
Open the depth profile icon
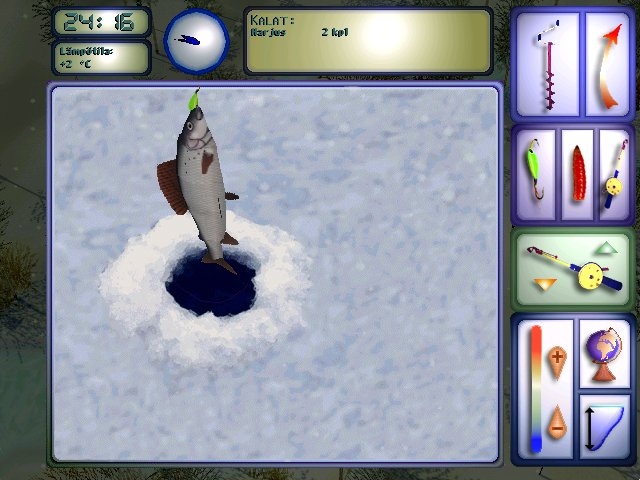click(605, 424)
